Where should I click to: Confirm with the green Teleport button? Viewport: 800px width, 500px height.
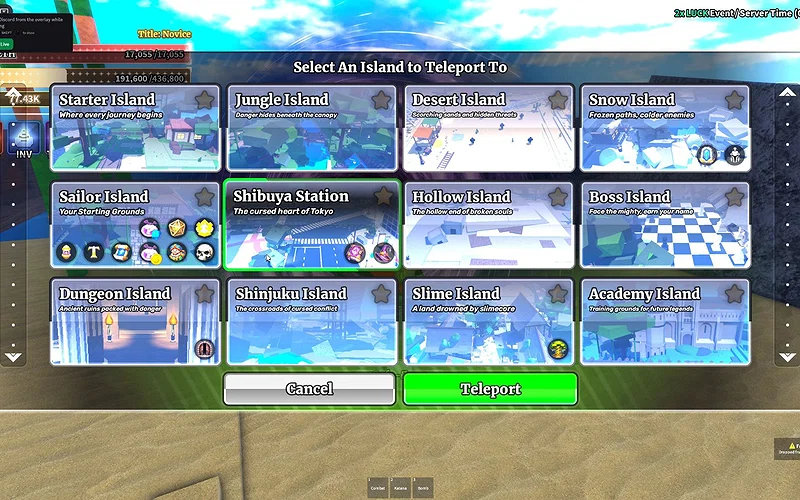[x=490, y=389]
